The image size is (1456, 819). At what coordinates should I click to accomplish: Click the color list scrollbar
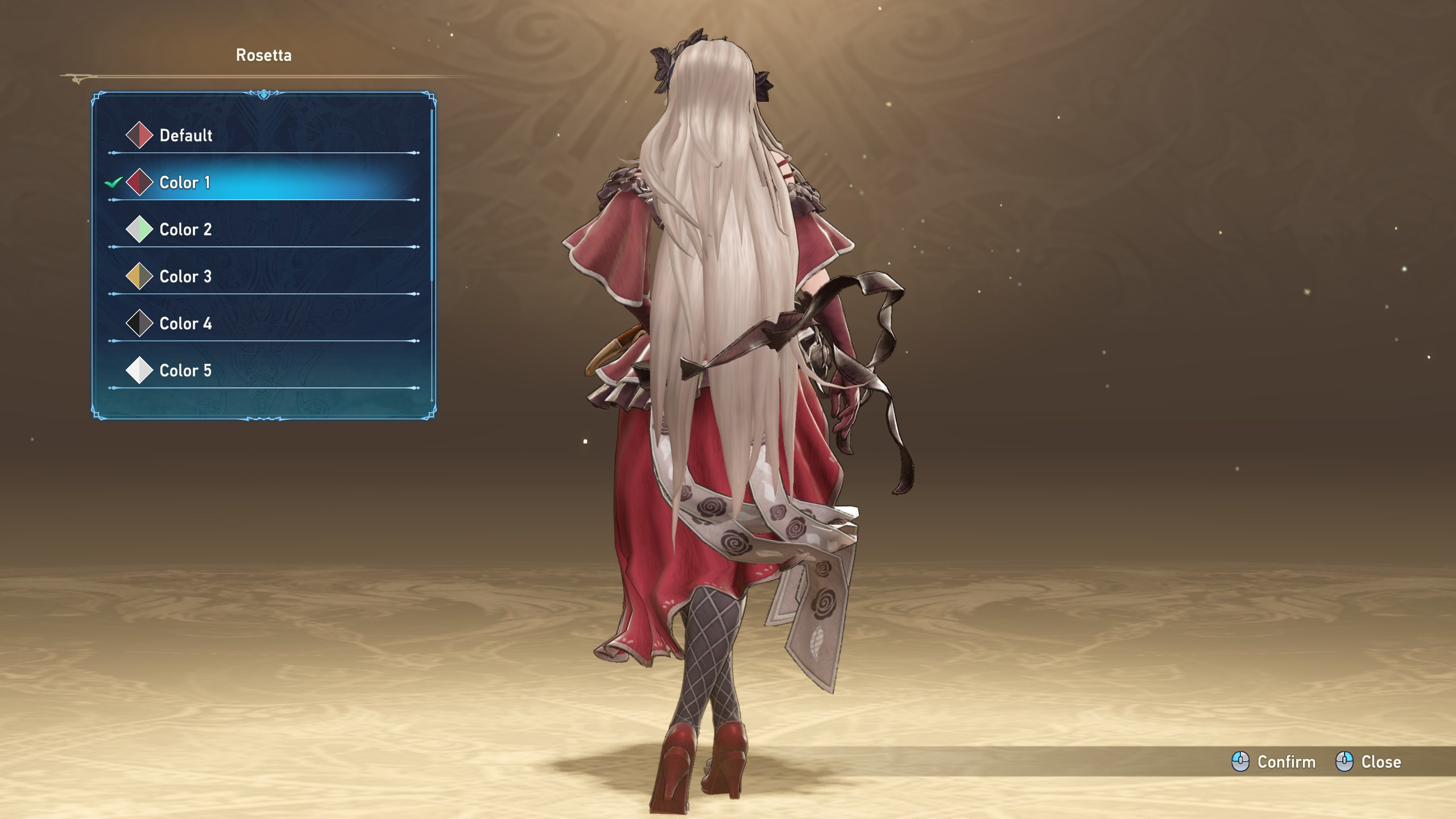(432, 193)
